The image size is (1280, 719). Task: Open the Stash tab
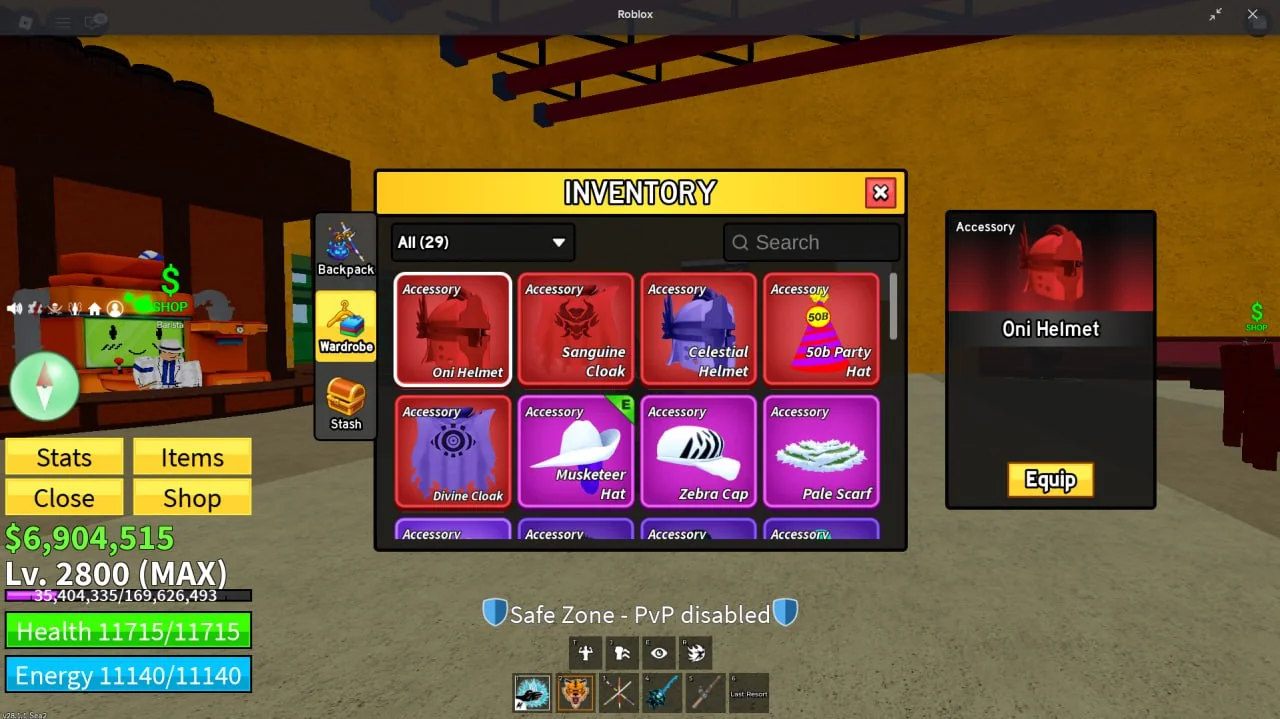346,403
